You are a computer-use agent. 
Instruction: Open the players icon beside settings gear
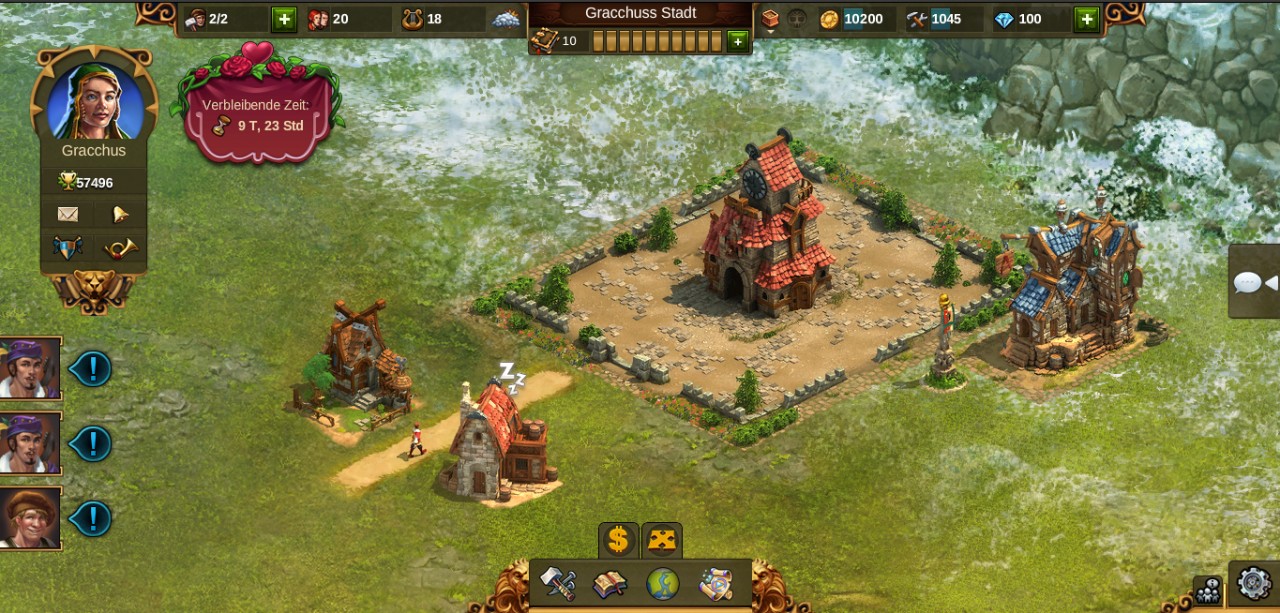(x=1208, y=590)
